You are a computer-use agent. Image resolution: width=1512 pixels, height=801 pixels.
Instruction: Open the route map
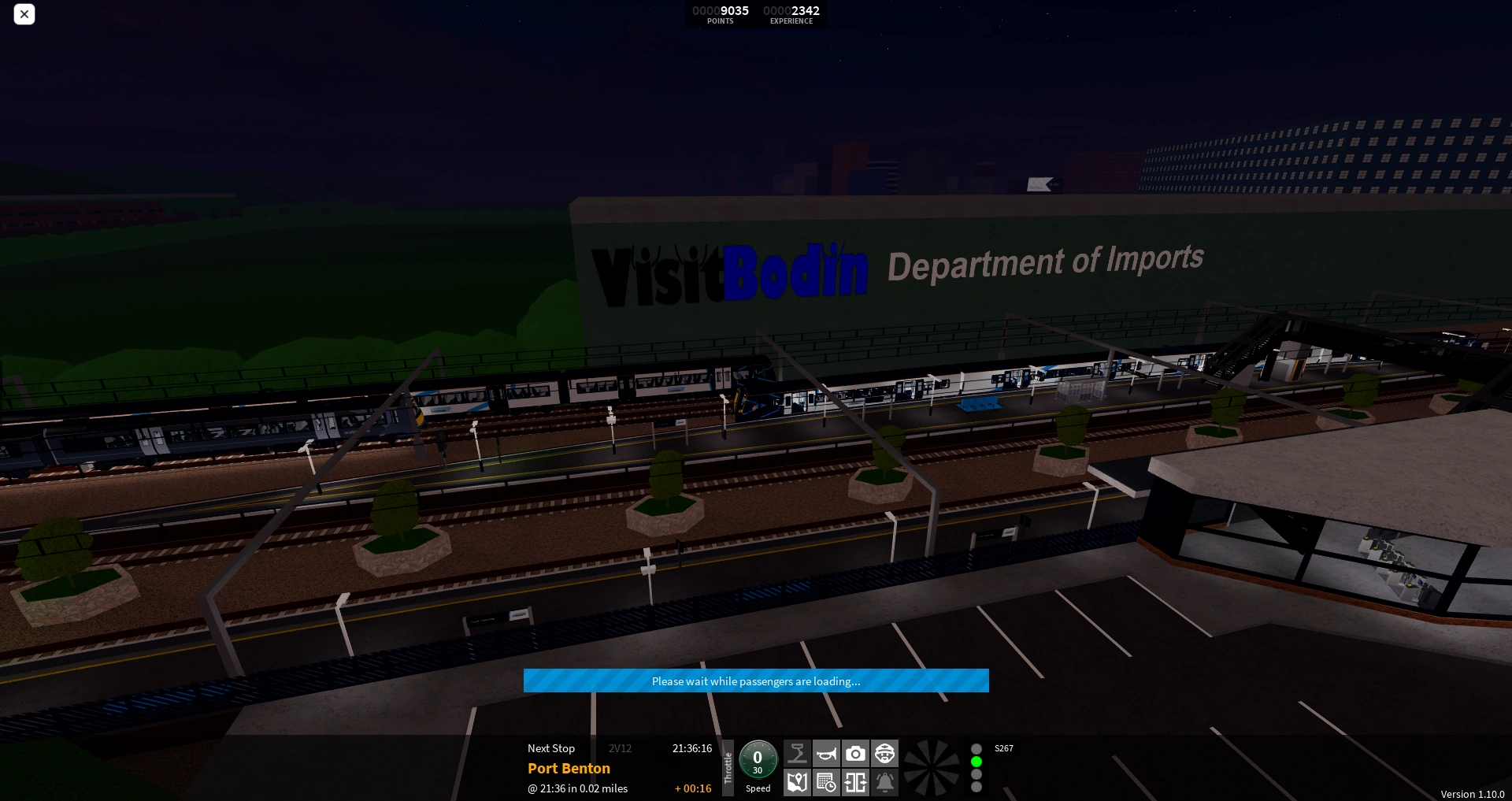point(797,784)
